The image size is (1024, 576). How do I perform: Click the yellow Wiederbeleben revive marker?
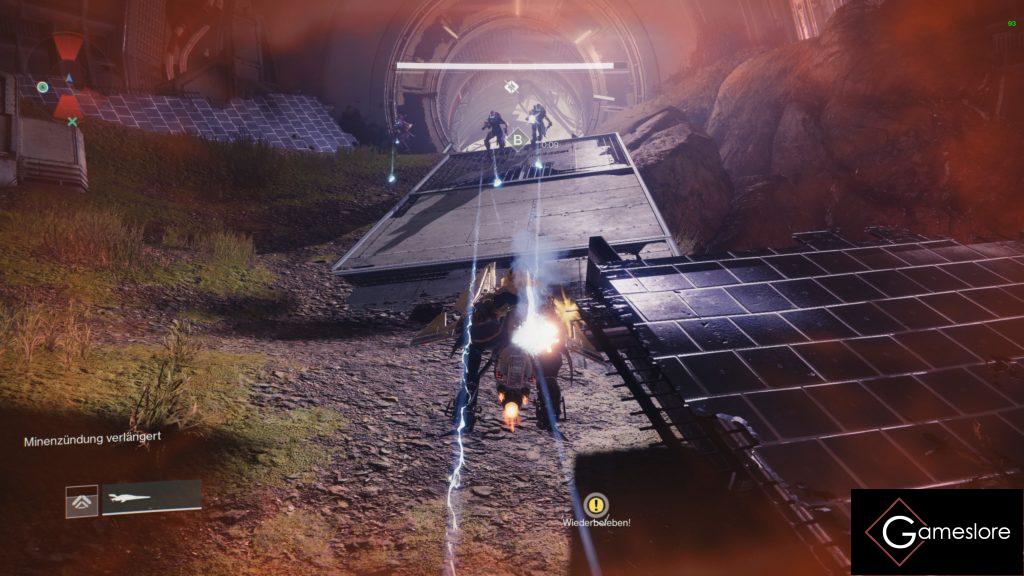click(x=596, y=504)
